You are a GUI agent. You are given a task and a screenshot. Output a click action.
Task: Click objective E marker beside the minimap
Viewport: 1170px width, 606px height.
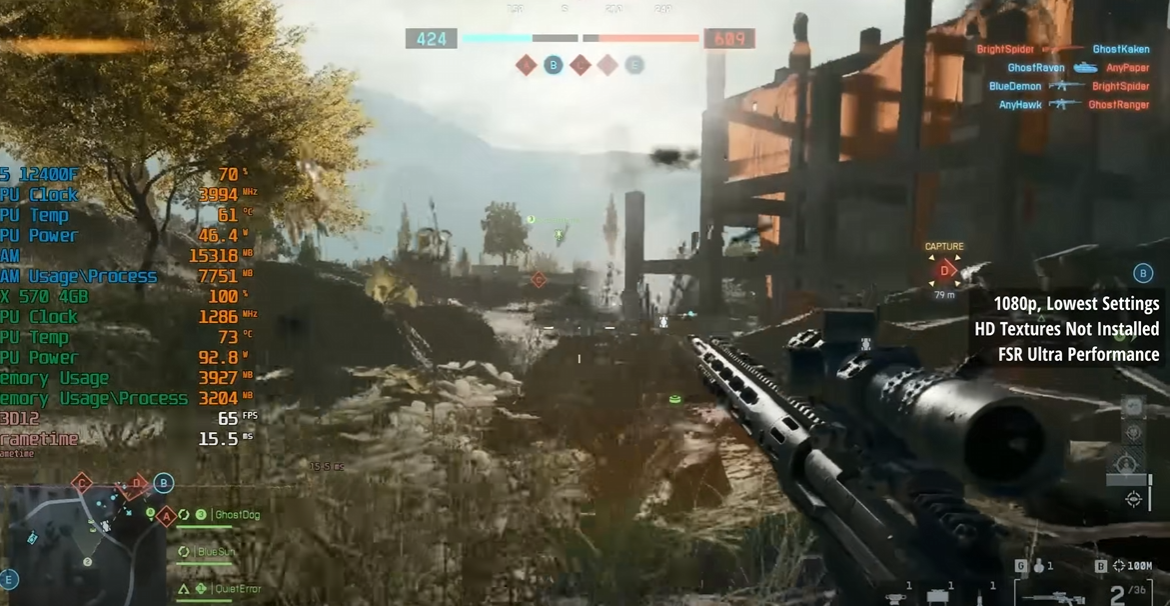pyautogui.click(x=9, y=578)
